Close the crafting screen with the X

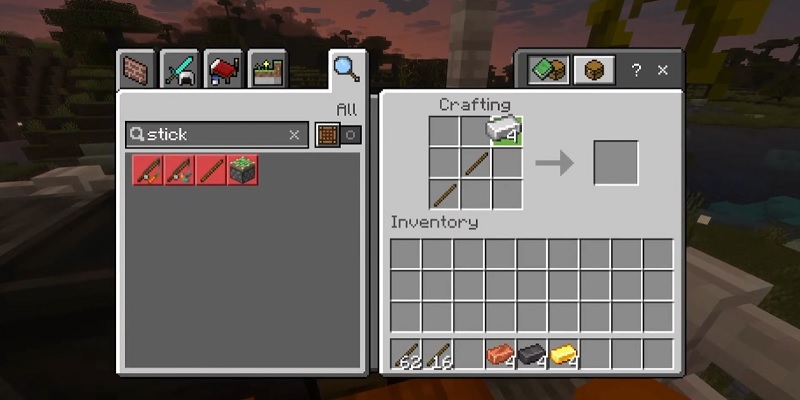coord(663,71)
